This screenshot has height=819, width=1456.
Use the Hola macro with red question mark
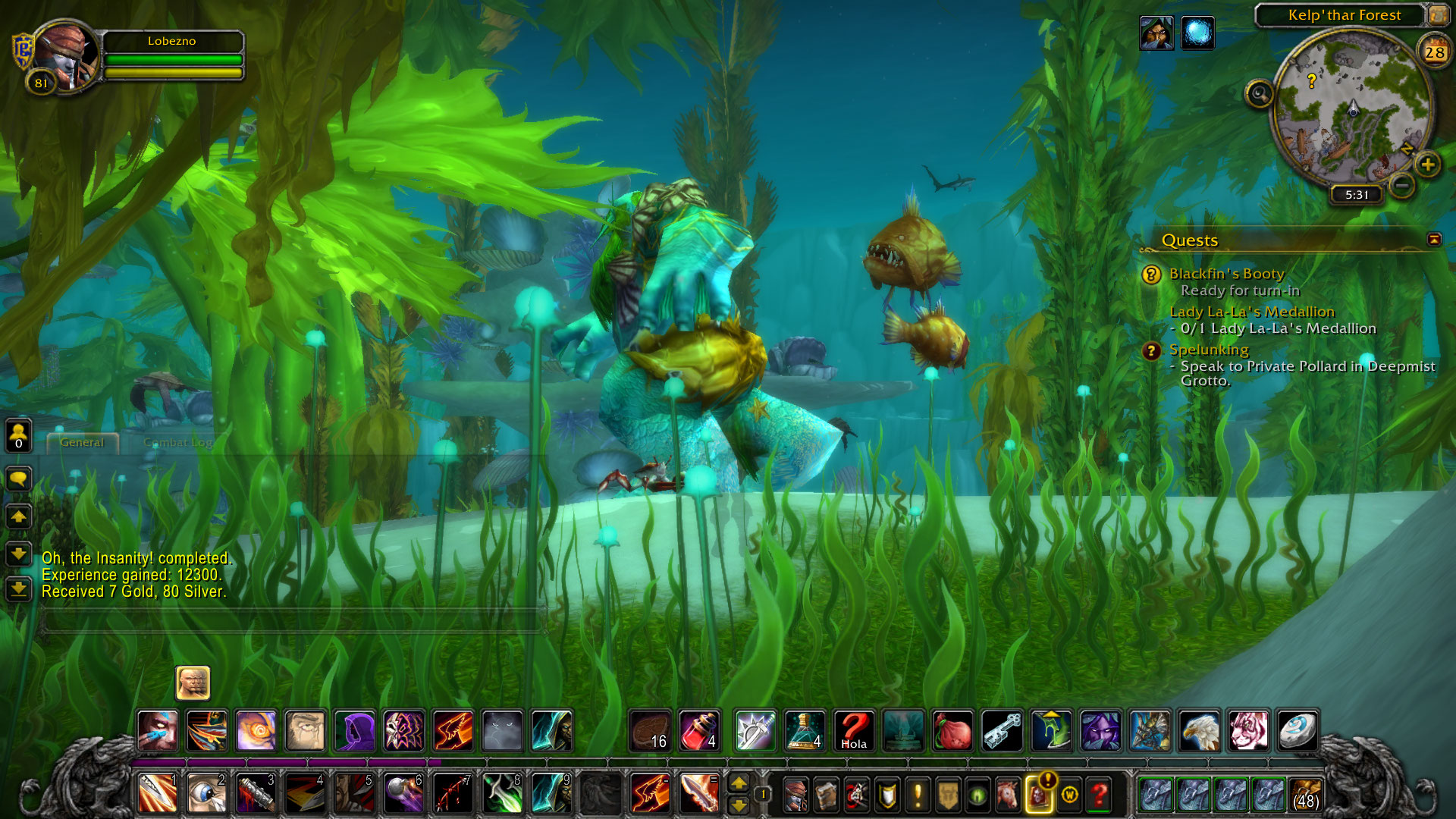(854, 731)
